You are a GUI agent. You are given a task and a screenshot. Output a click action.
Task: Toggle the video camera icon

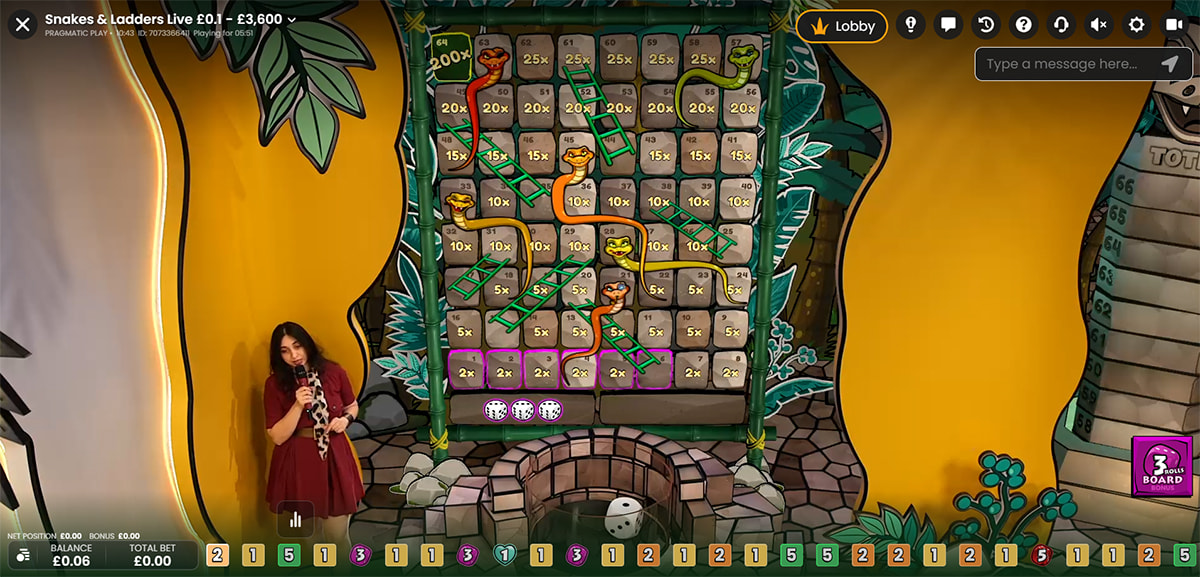(1173, 26)
